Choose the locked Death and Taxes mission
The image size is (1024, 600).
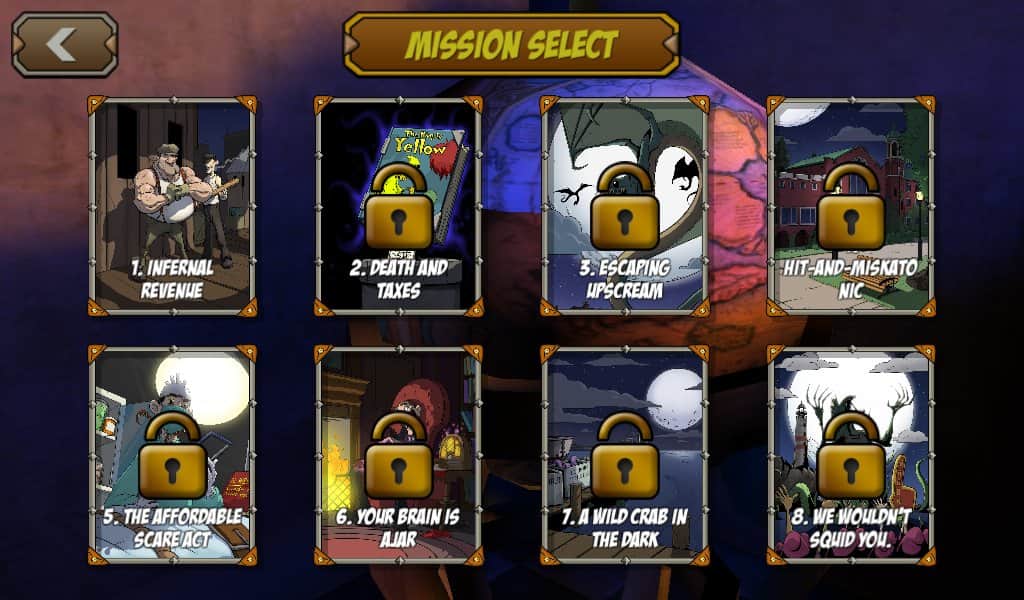click(398, 205)
